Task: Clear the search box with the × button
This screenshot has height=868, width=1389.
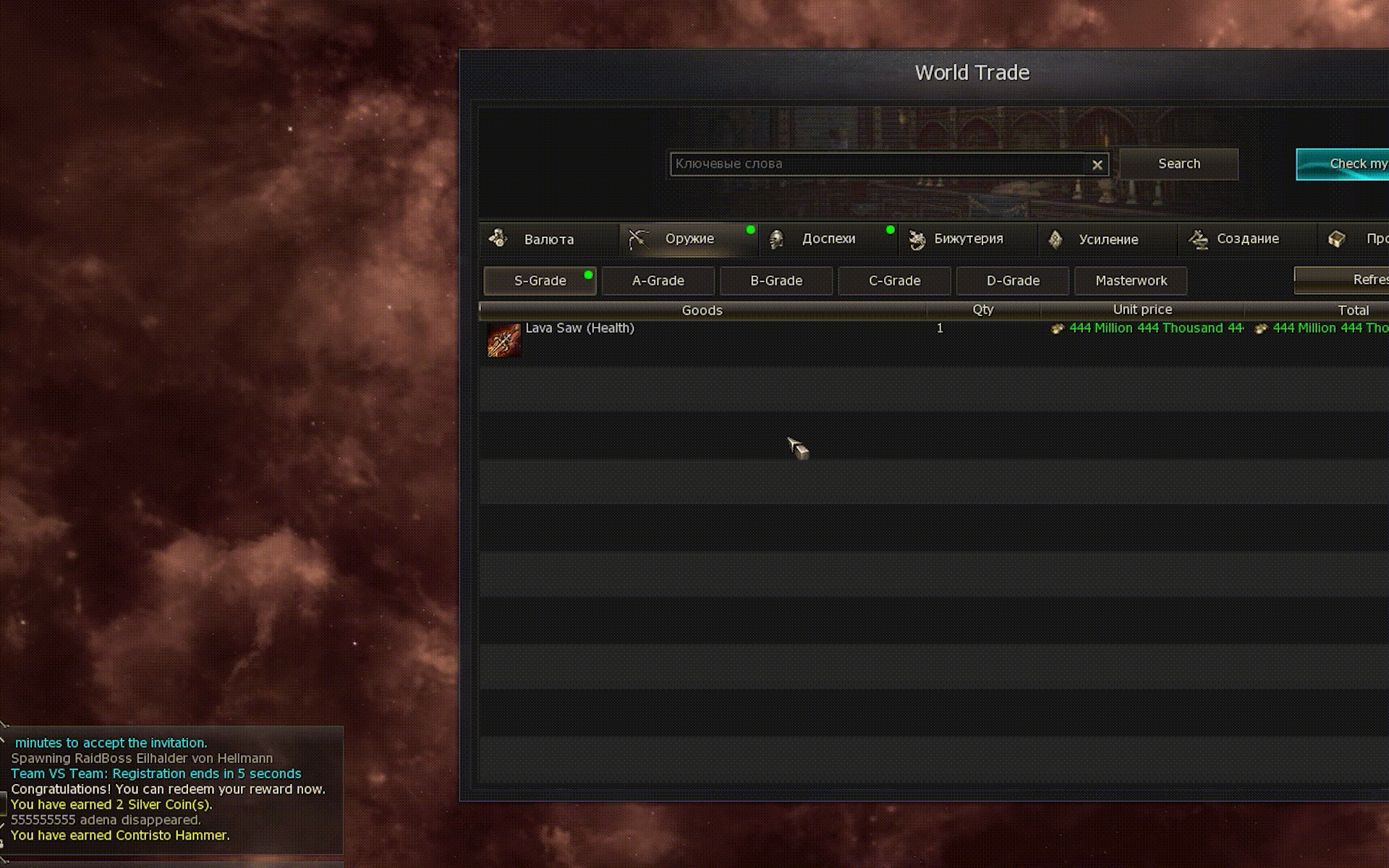Action: pyautogui.click(x=1098, y=164)
